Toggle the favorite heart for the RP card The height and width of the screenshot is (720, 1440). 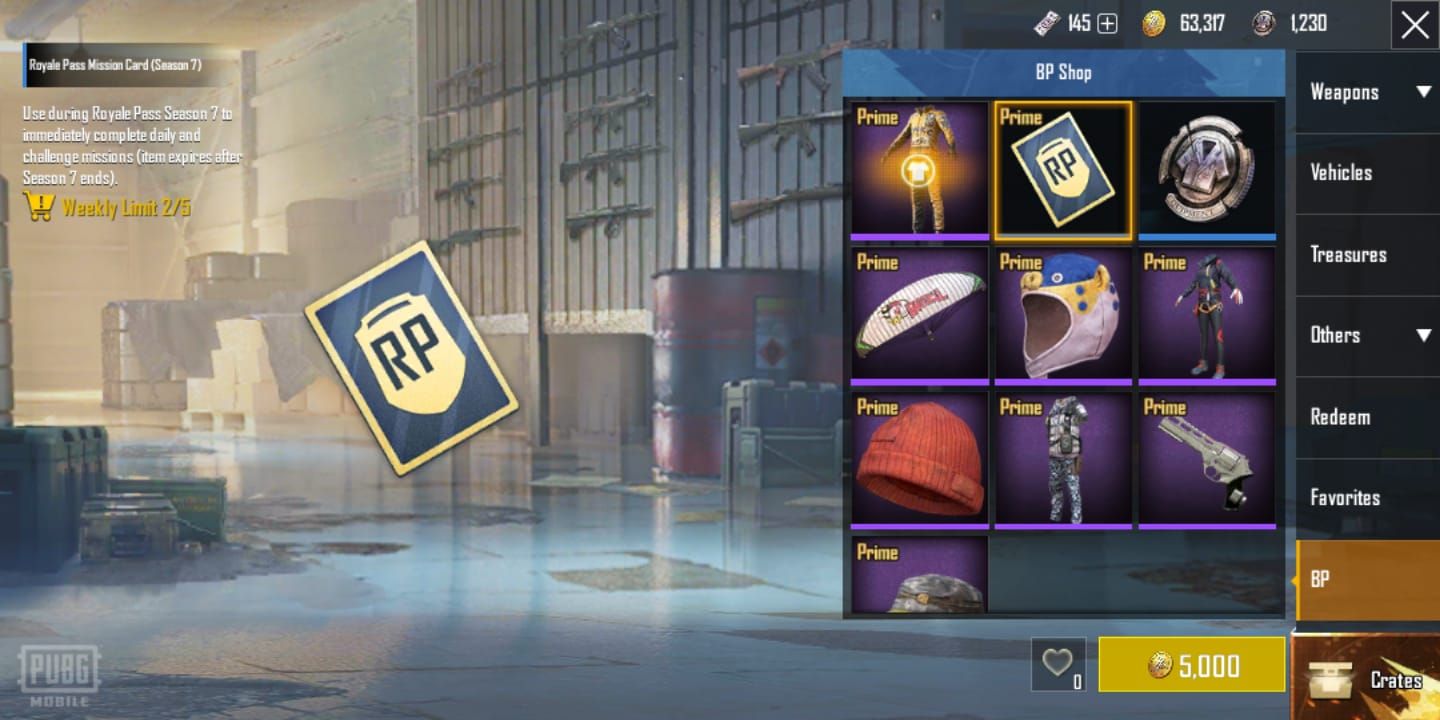tap(1058, 662)
